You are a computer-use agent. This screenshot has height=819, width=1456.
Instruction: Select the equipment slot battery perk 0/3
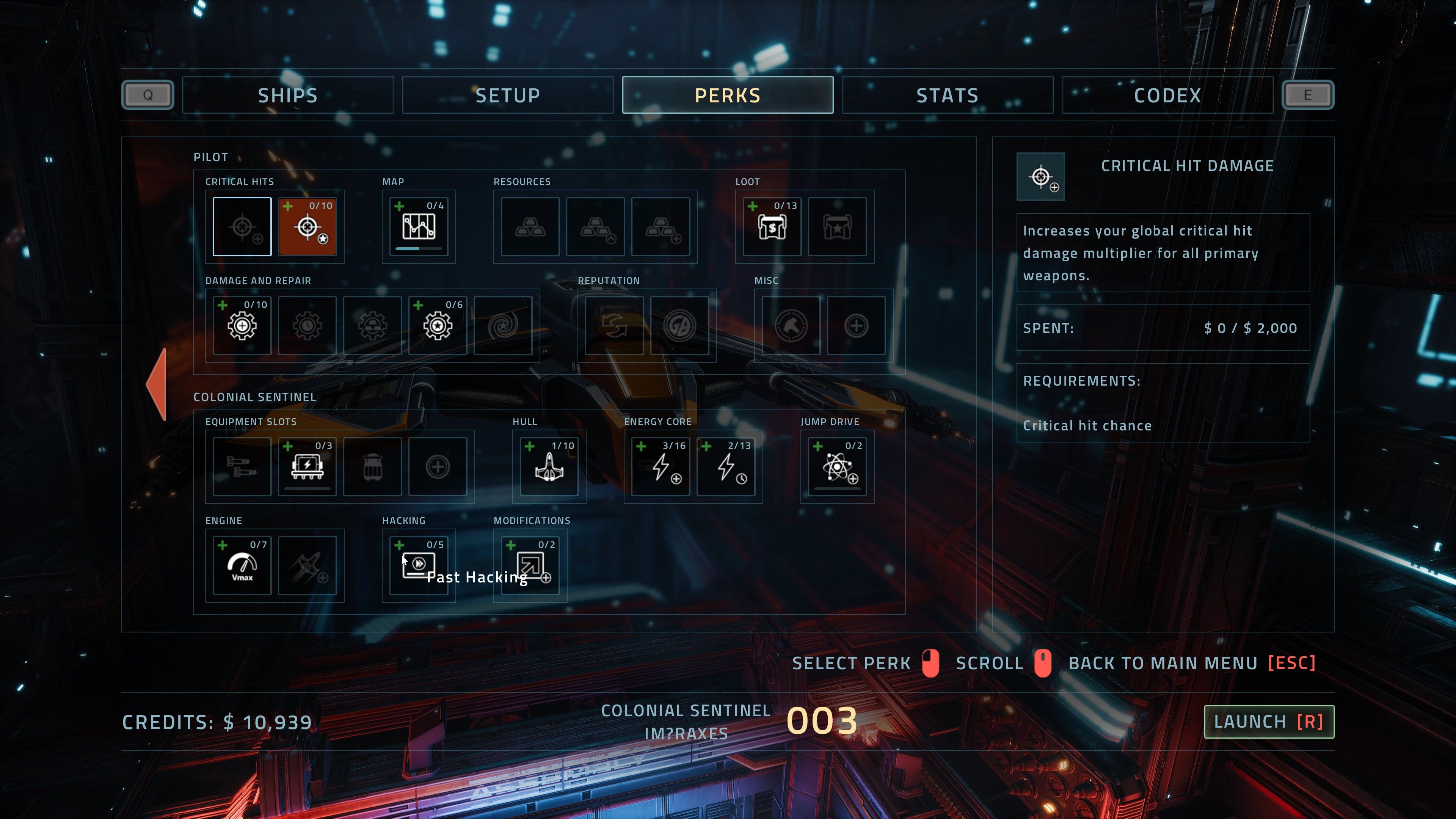[308, 467]
